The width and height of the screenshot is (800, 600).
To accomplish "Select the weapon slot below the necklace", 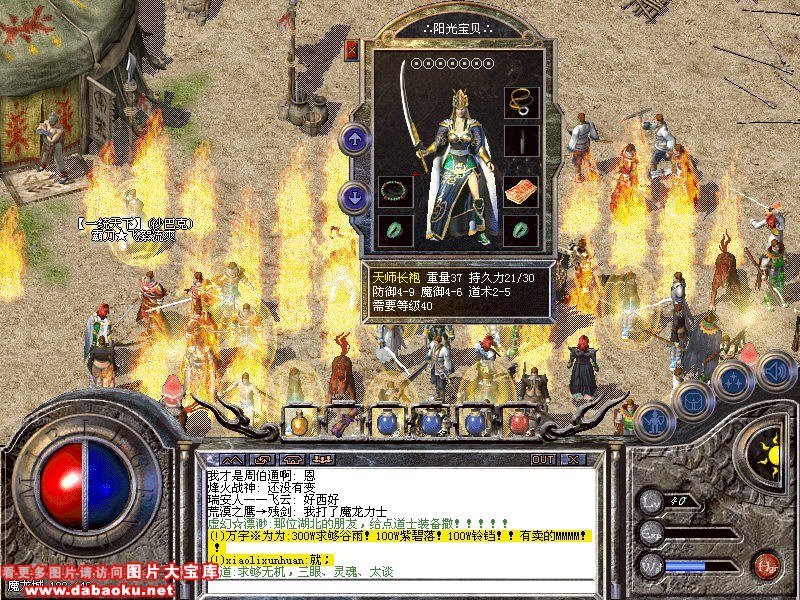I will point(521,141).
